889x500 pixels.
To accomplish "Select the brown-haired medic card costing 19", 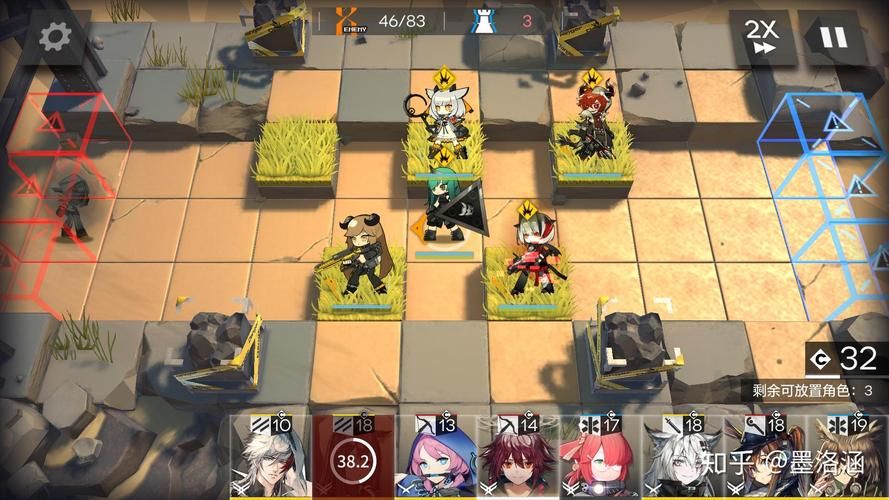I will pos(848,458).
